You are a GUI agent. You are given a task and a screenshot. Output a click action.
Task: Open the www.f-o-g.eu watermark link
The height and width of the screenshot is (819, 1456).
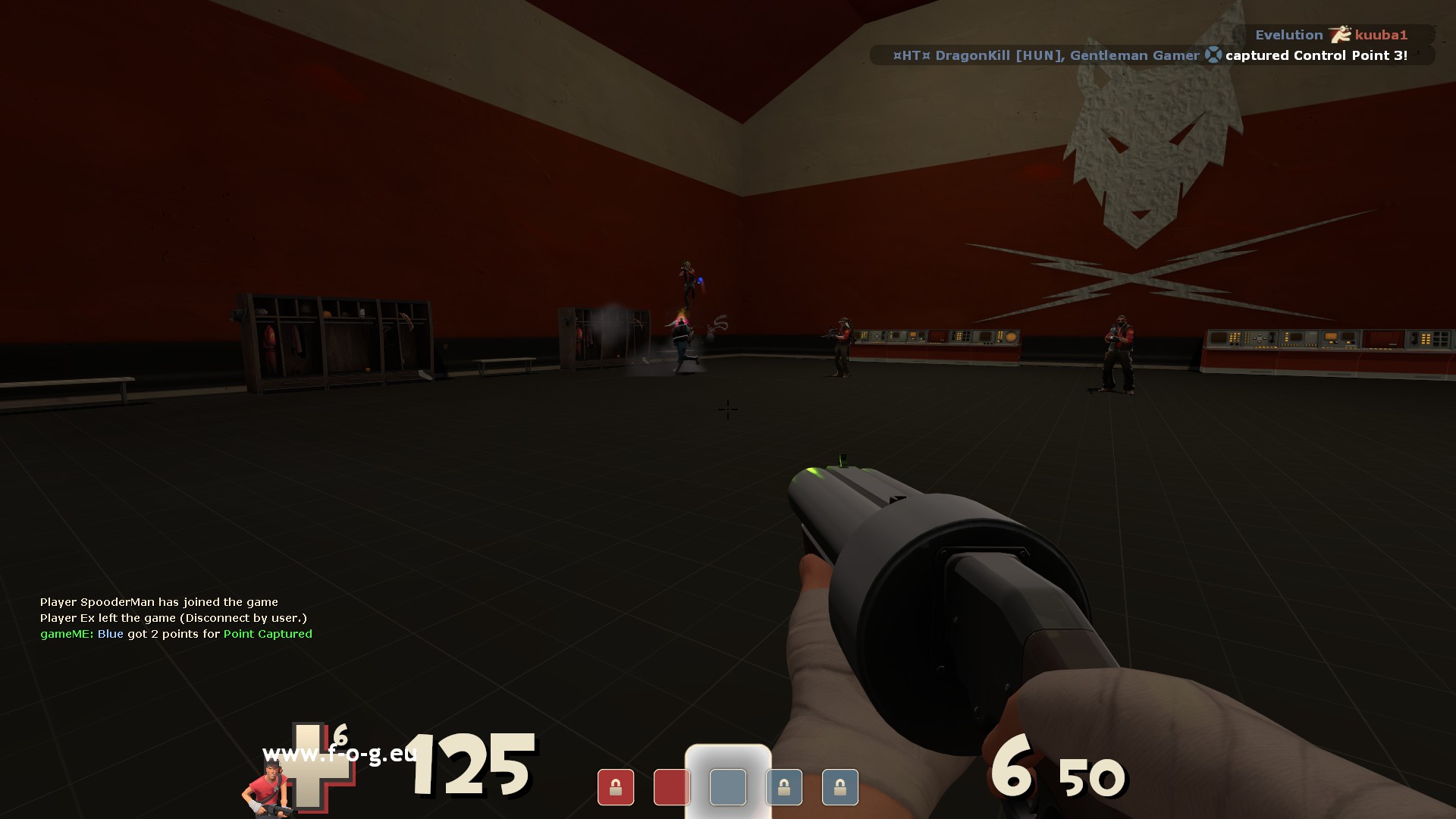339,754
